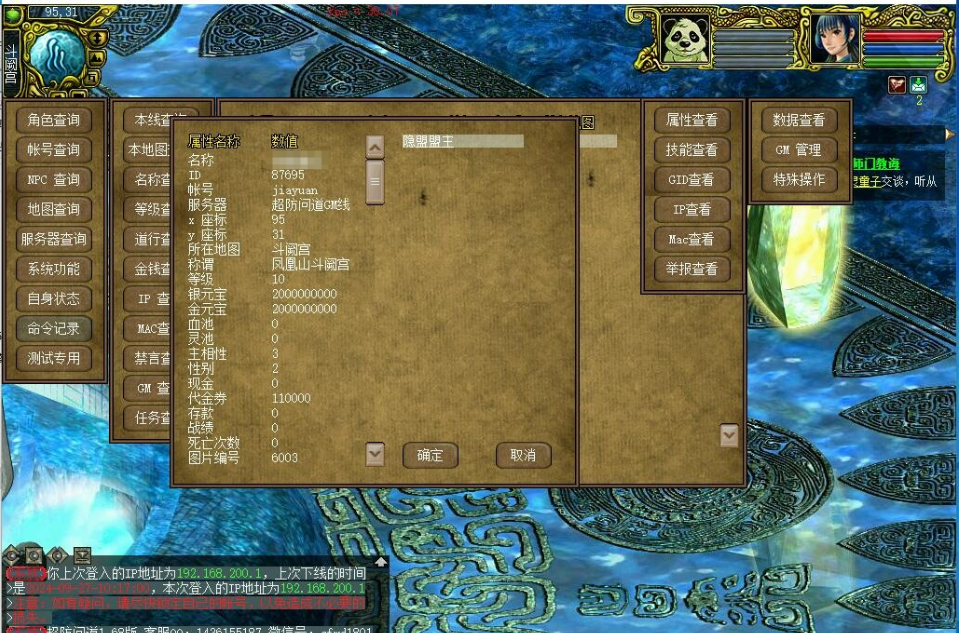Viewport: 959px width, 633px height.
Task: Choose 特殊操作 special operations
Action: [799, 180]
